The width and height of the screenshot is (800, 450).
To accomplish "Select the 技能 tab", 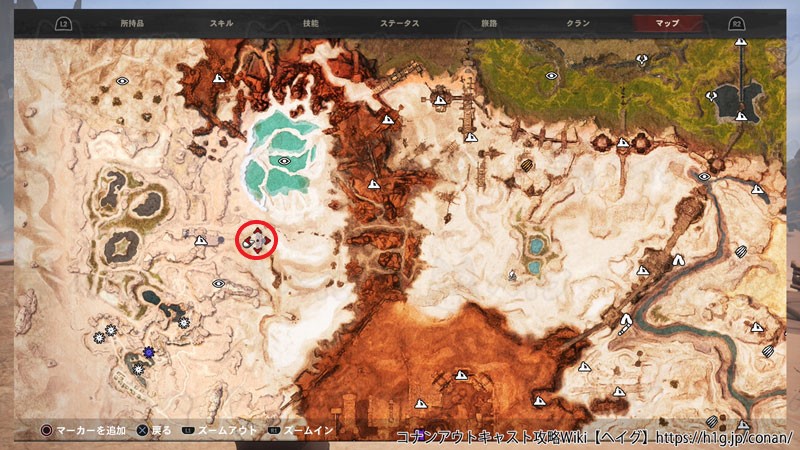I will [310, 22].
